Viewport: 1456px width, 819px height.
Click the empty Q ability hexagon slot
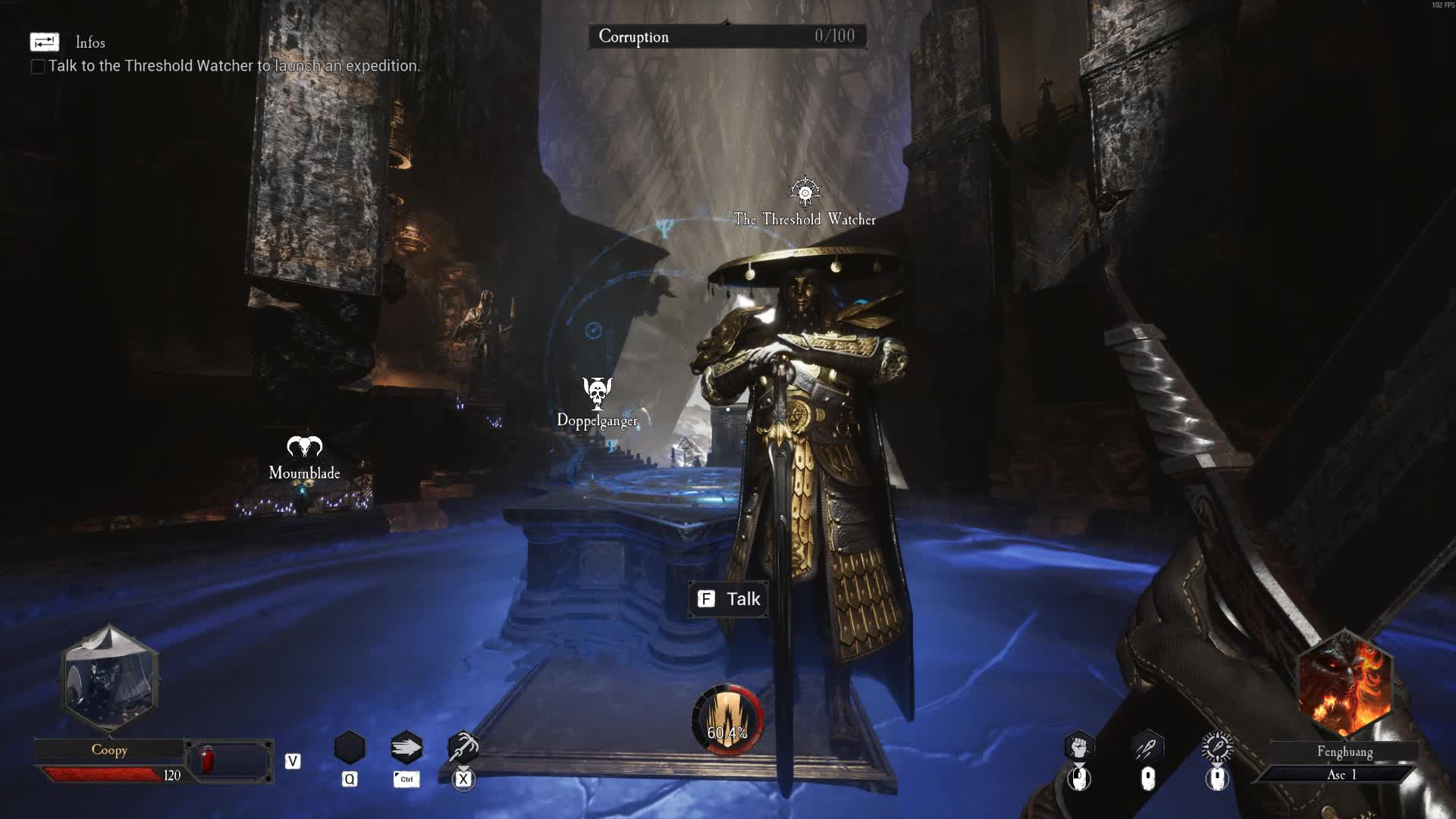point(350,747)
